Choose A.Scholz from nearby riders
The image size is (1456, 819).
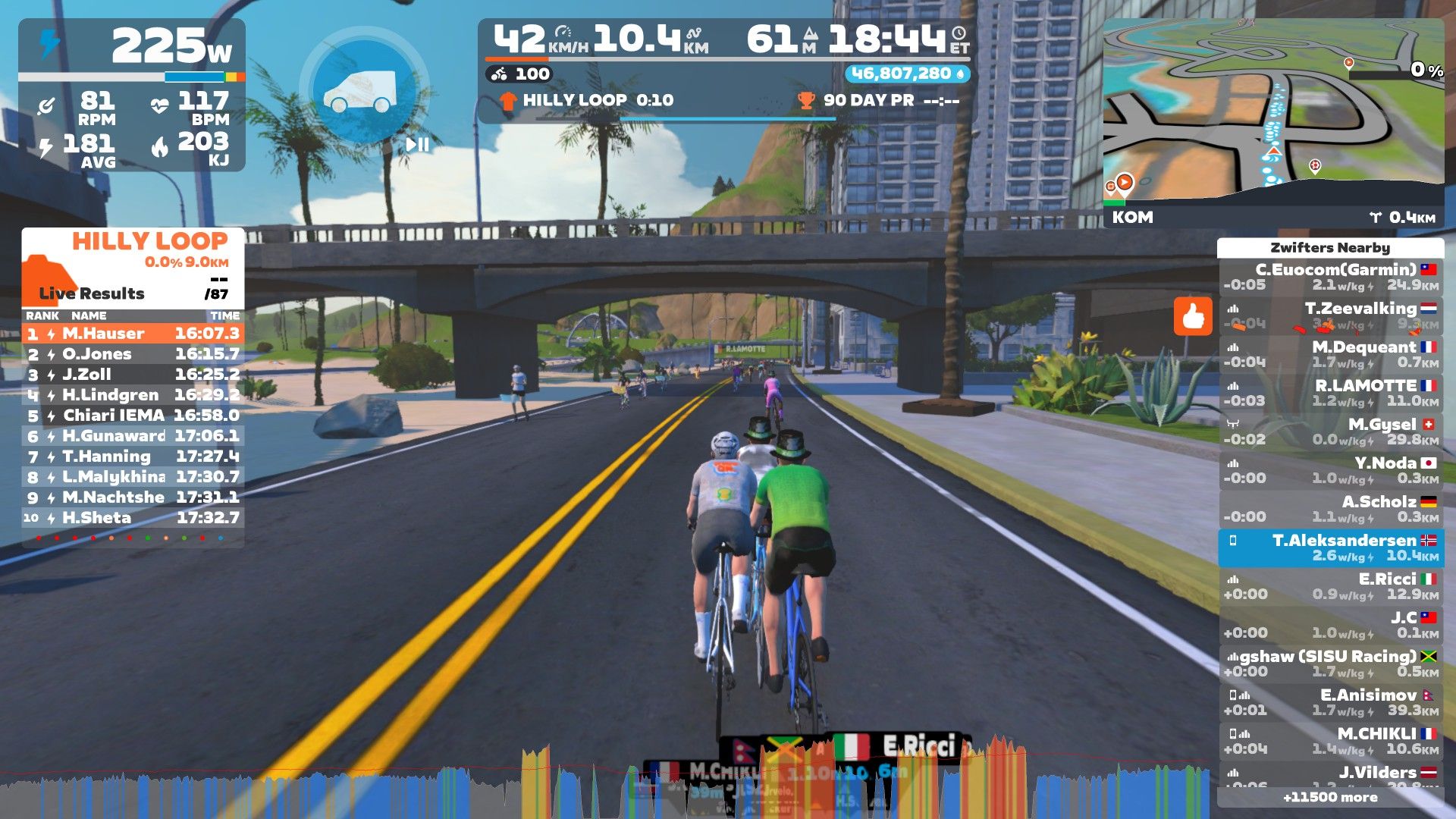1331,509
